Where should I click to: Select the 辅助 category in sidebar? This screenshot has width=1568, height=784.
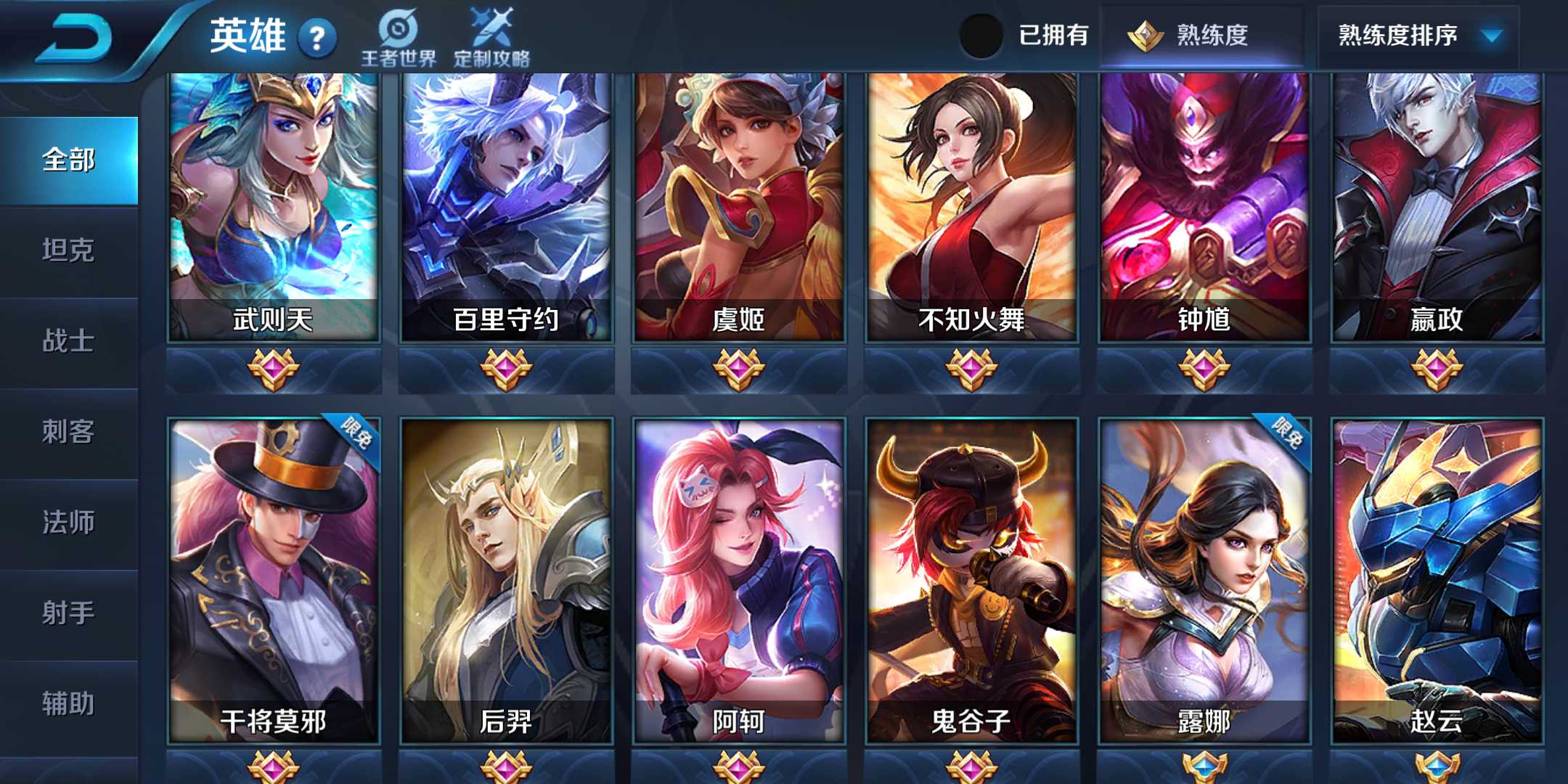click(x=69, y=703)
